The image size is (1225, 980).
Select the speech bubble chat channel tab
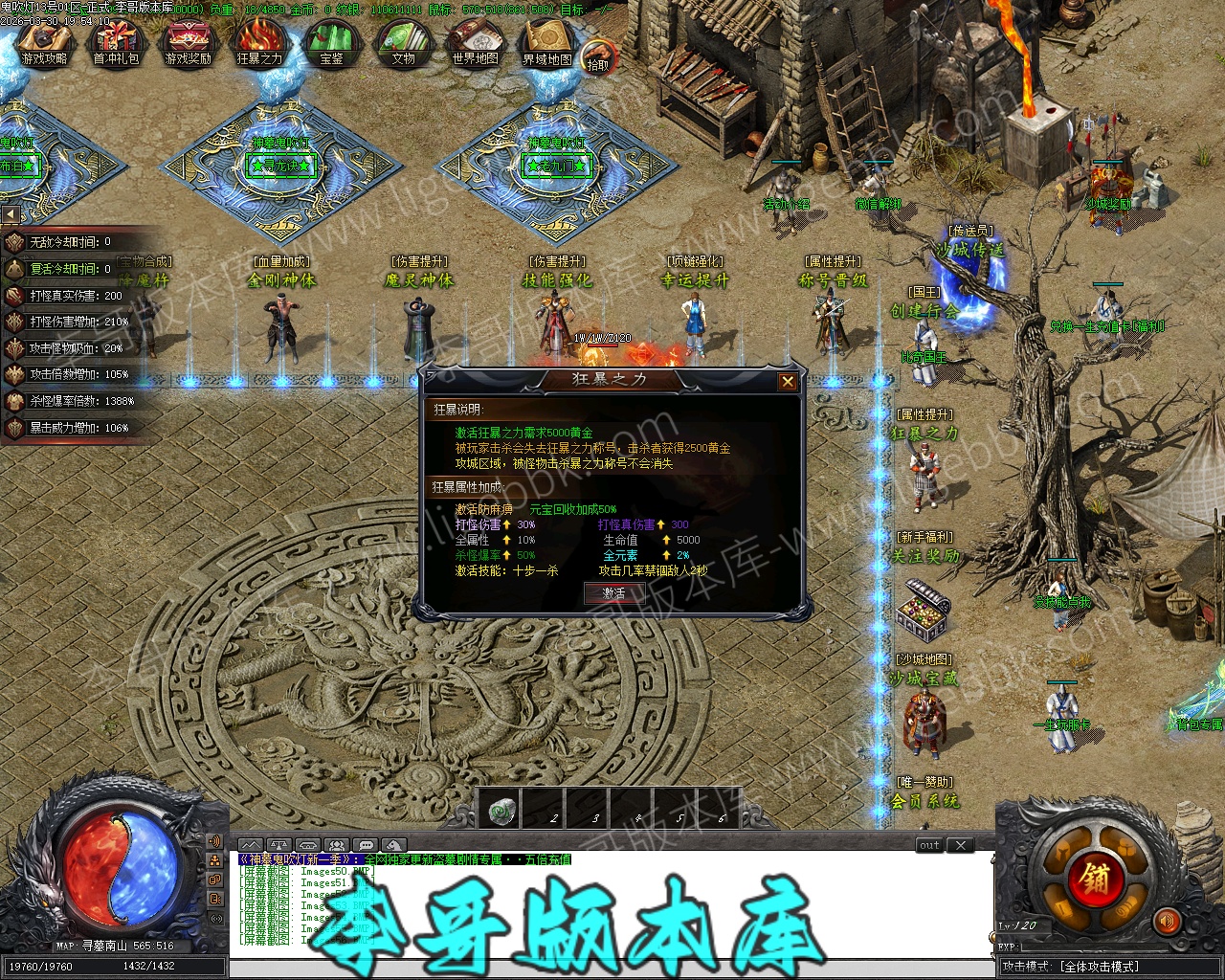click(365, 845)
